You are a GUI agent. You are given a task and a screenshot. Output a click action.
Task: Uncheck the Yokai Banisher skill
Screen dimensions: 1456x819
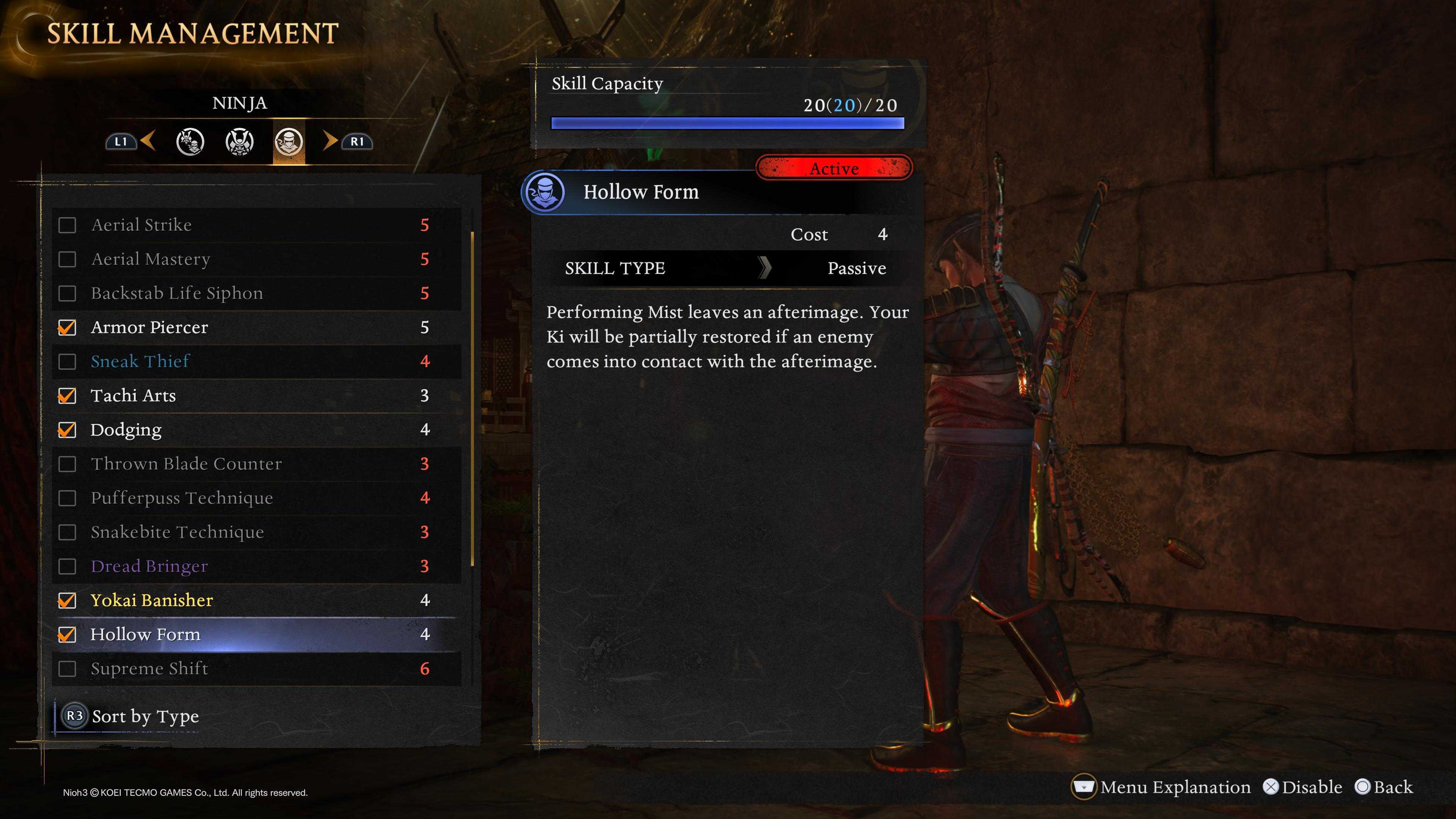[x=67, y=600]
